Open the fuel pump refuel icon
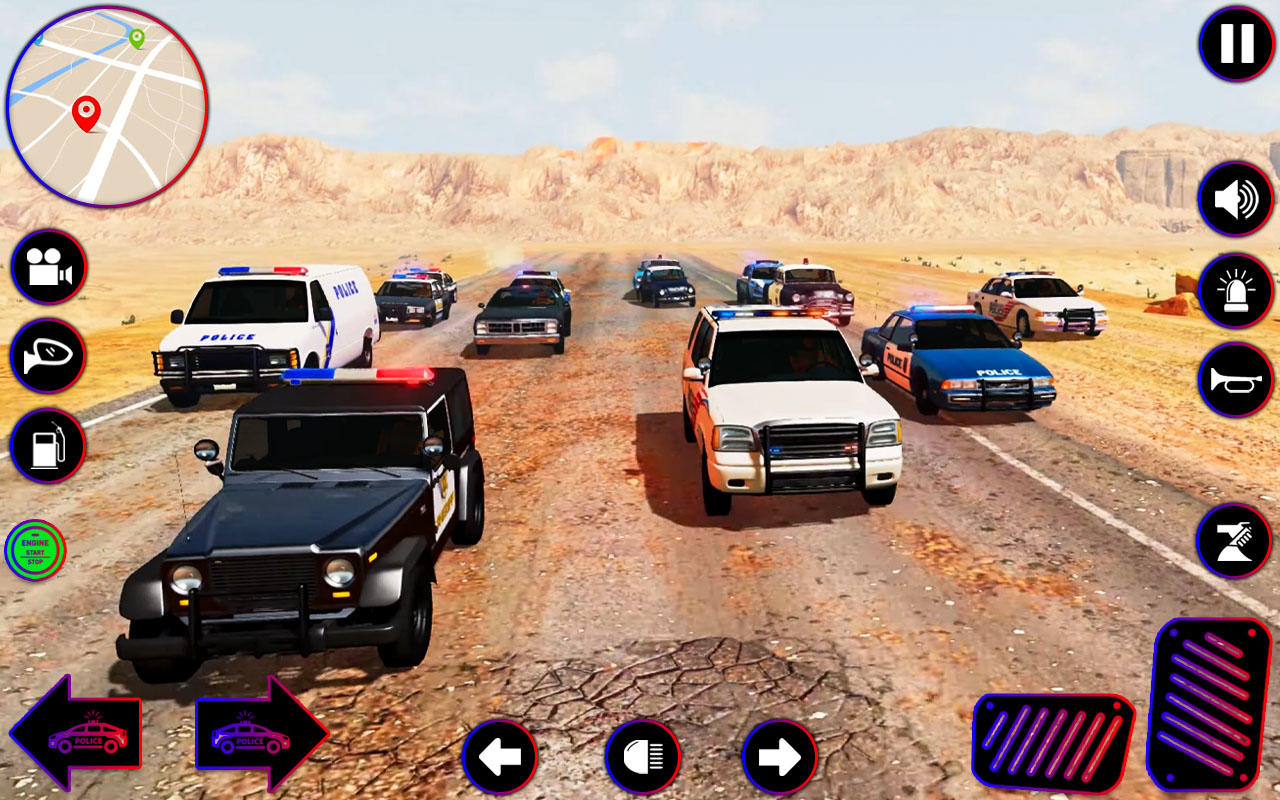Screen dimensions: 1280x800 coord(46,447)
